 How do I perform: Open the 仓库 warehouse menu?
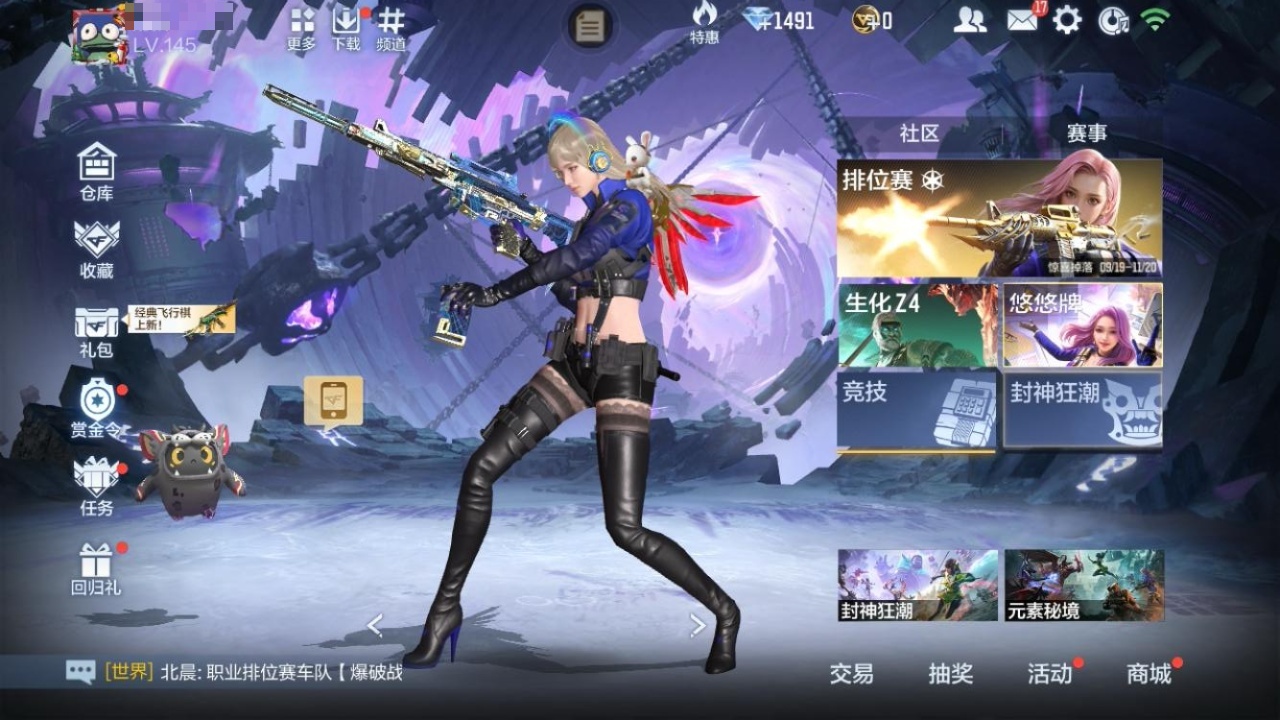[97, 171]
